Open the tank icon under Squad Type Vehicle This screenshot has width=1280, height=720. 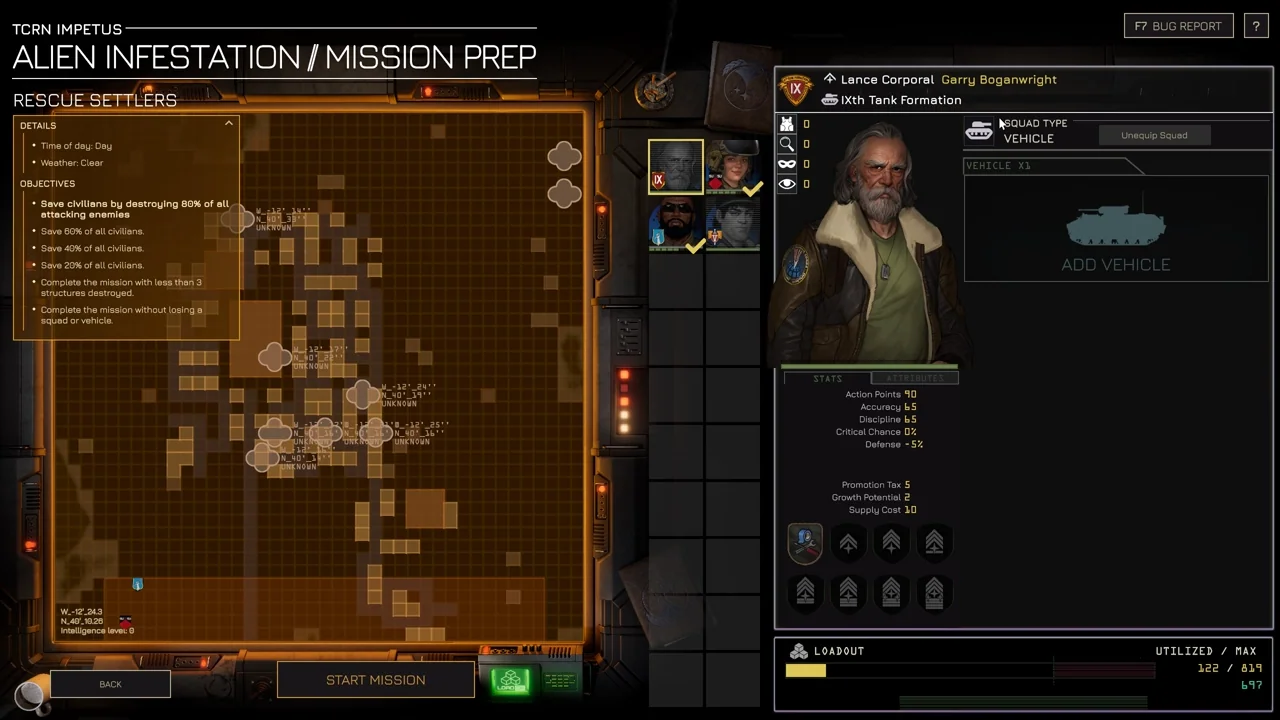coord(979,130)
